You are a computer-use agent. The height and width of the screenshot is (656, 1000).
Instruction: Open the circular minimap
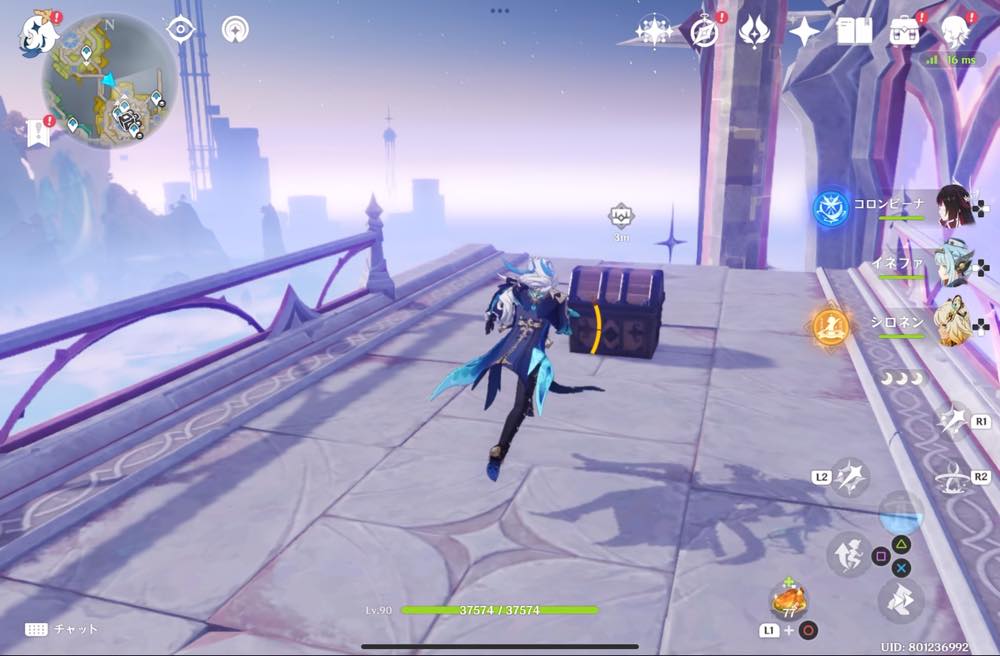tap(109, 82)
